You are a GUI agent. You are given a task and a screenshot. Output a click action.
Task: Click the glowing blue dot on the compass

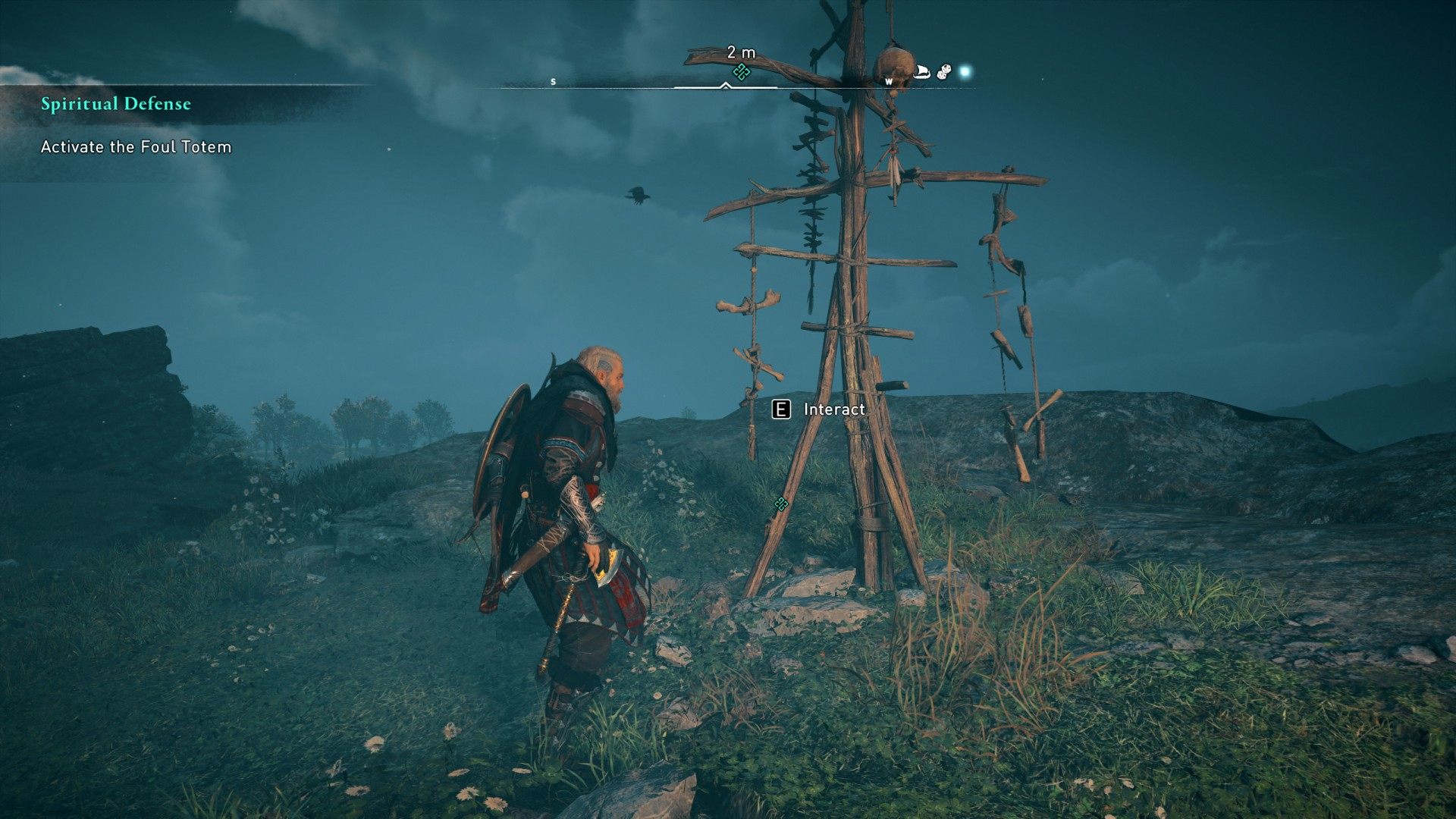pos(965,72)
